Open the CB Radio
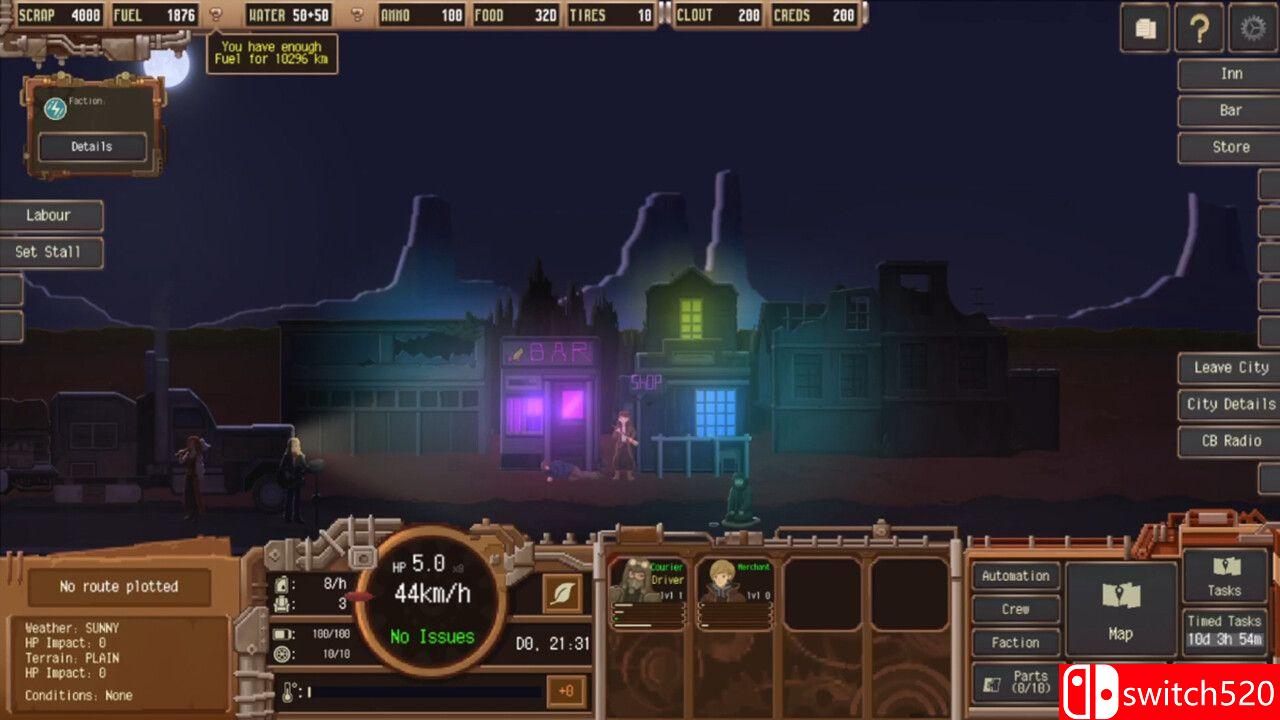The image size is (1280, 720). click(x=1228, y=441)
